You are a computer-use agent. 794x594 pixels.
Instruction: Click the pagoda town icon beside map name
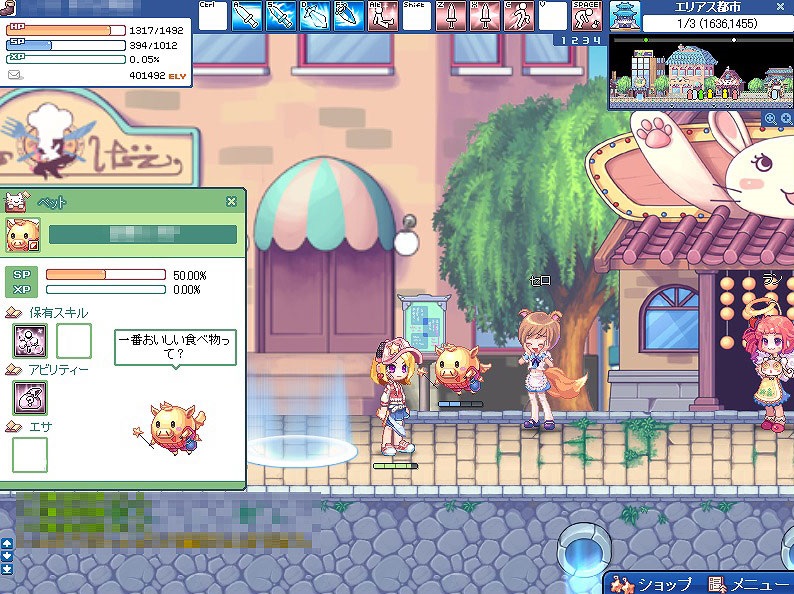[x=625, y=15]
